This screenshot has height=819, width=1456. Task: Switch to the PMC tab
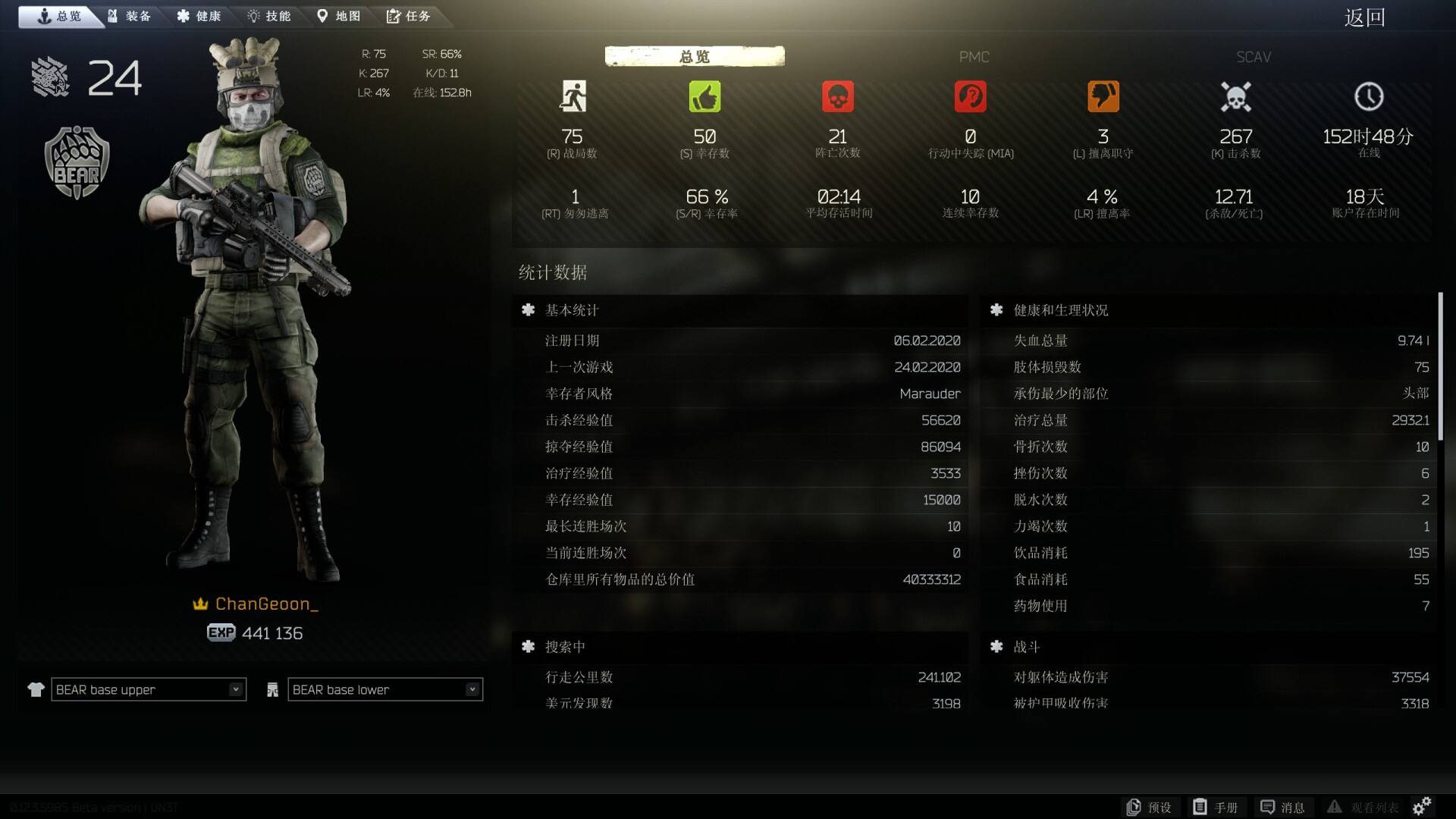(974, 57)
